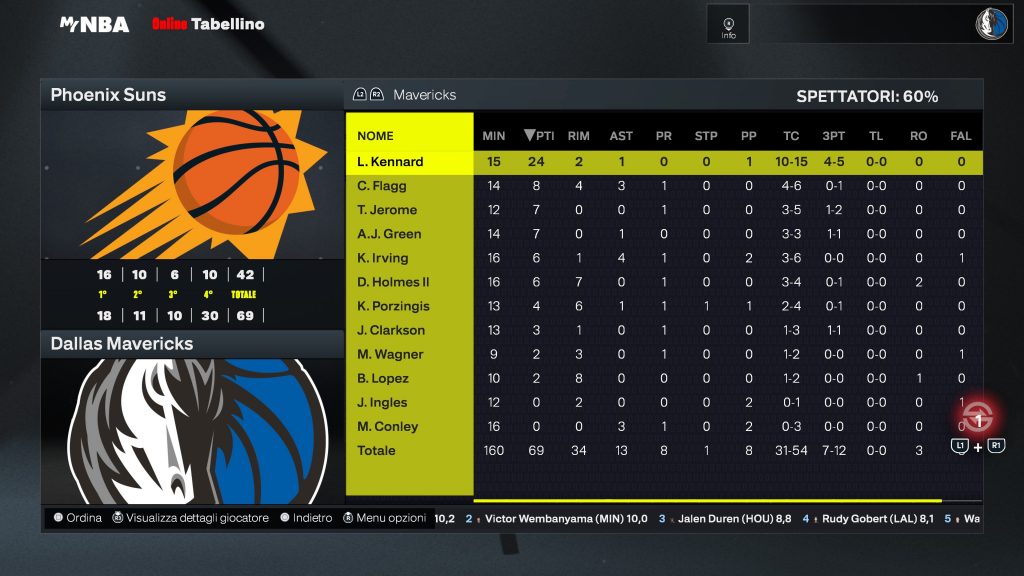Select the M. Conley row
Viewport: 1024px width, 576px height.
coord(388,426)
